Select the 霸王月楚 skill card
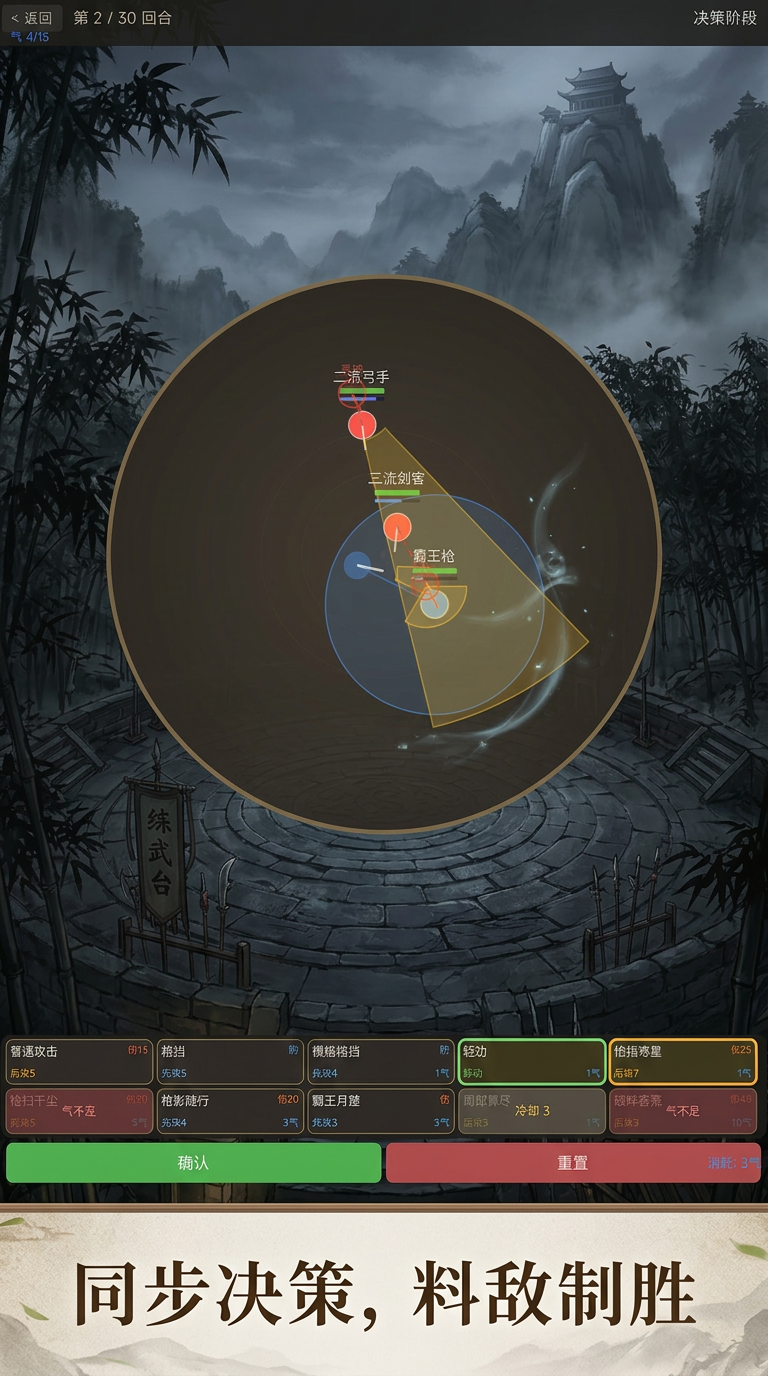The width and height of the screenshot is (768, 1376). click(x=381, y=1111)
